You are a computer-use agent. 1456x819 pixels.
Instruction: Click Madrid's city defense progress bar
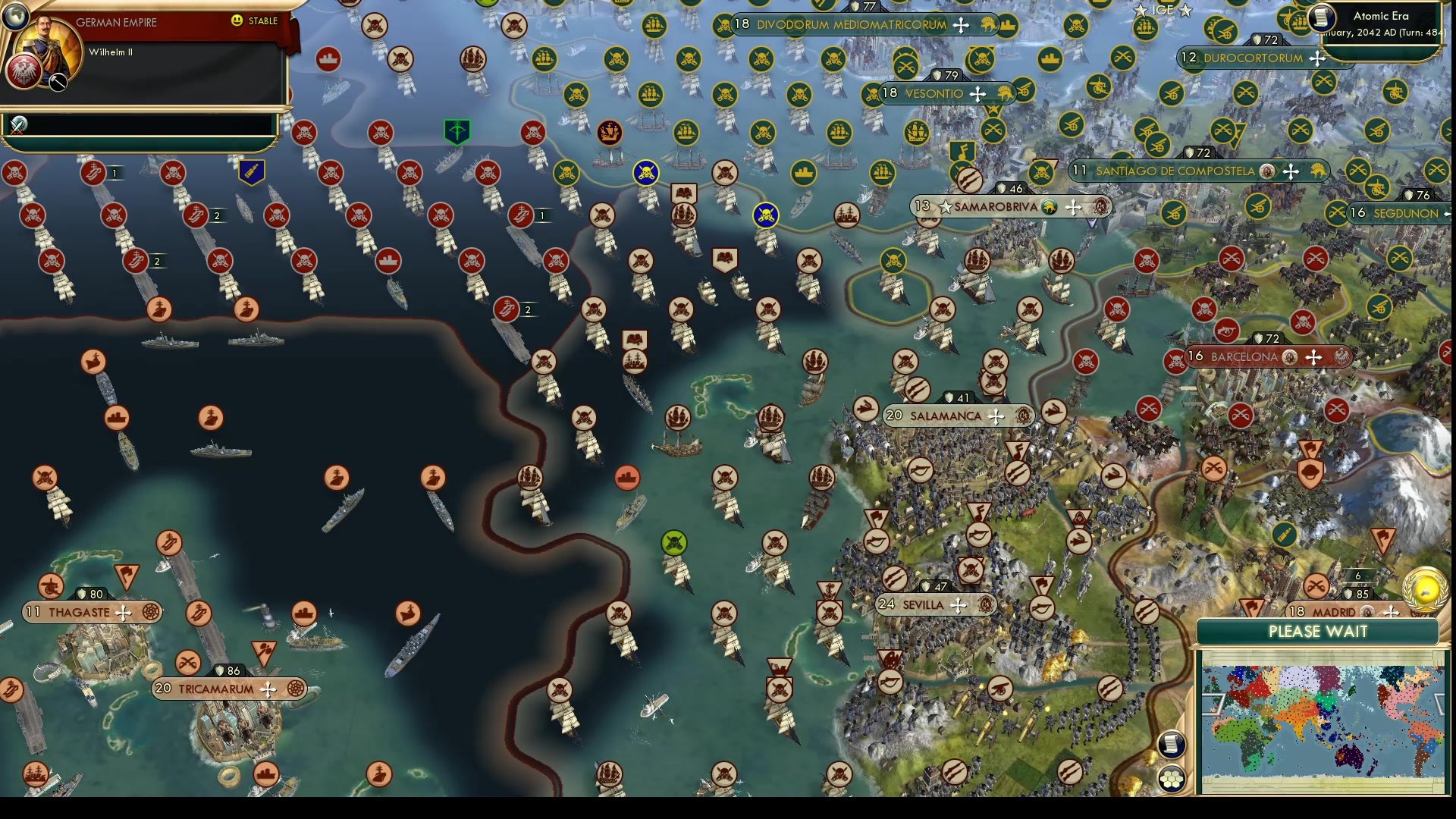(x=1359, y=576)
